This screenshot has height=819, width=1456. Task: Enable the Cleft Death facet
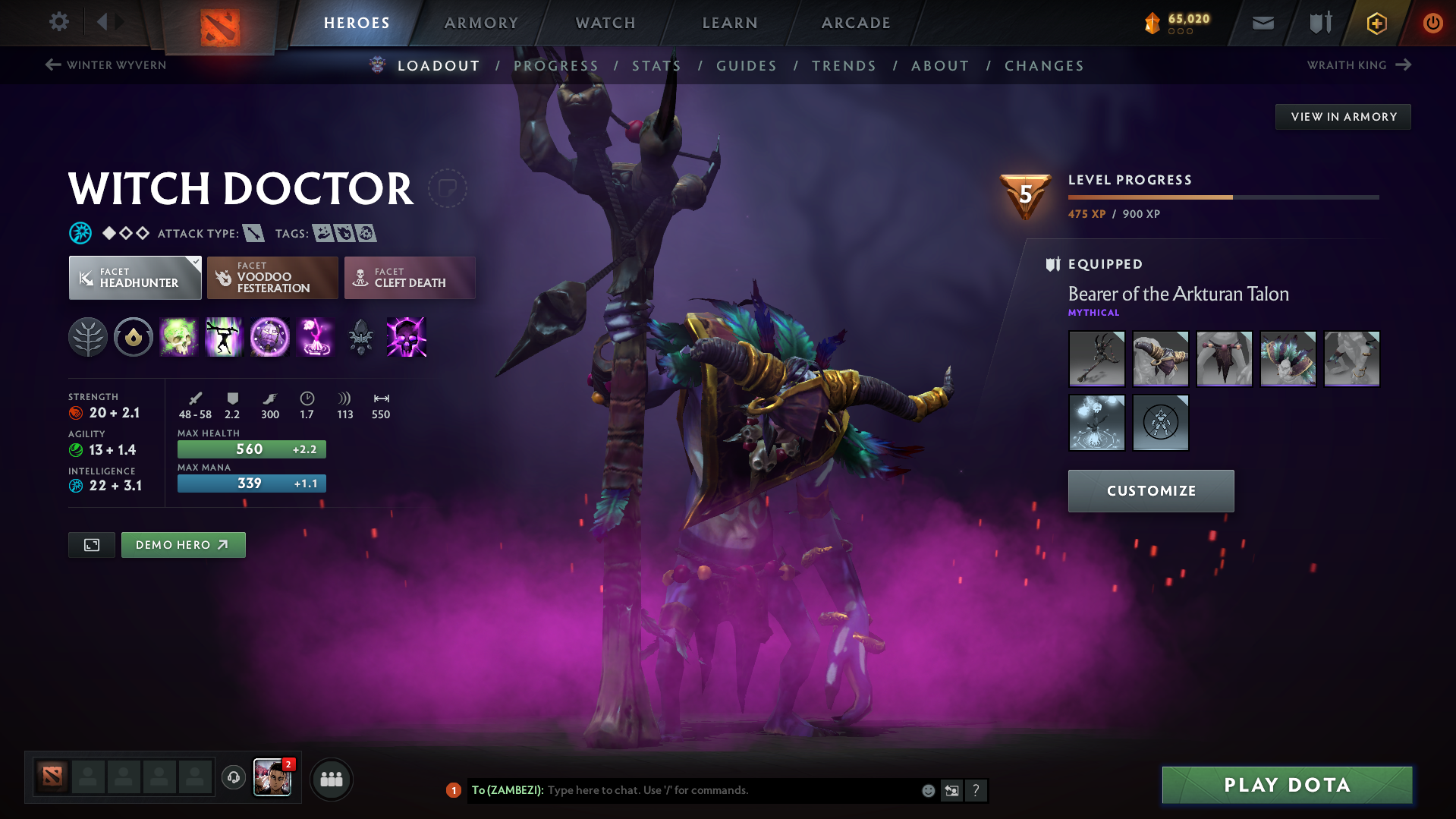pos(409,278)
